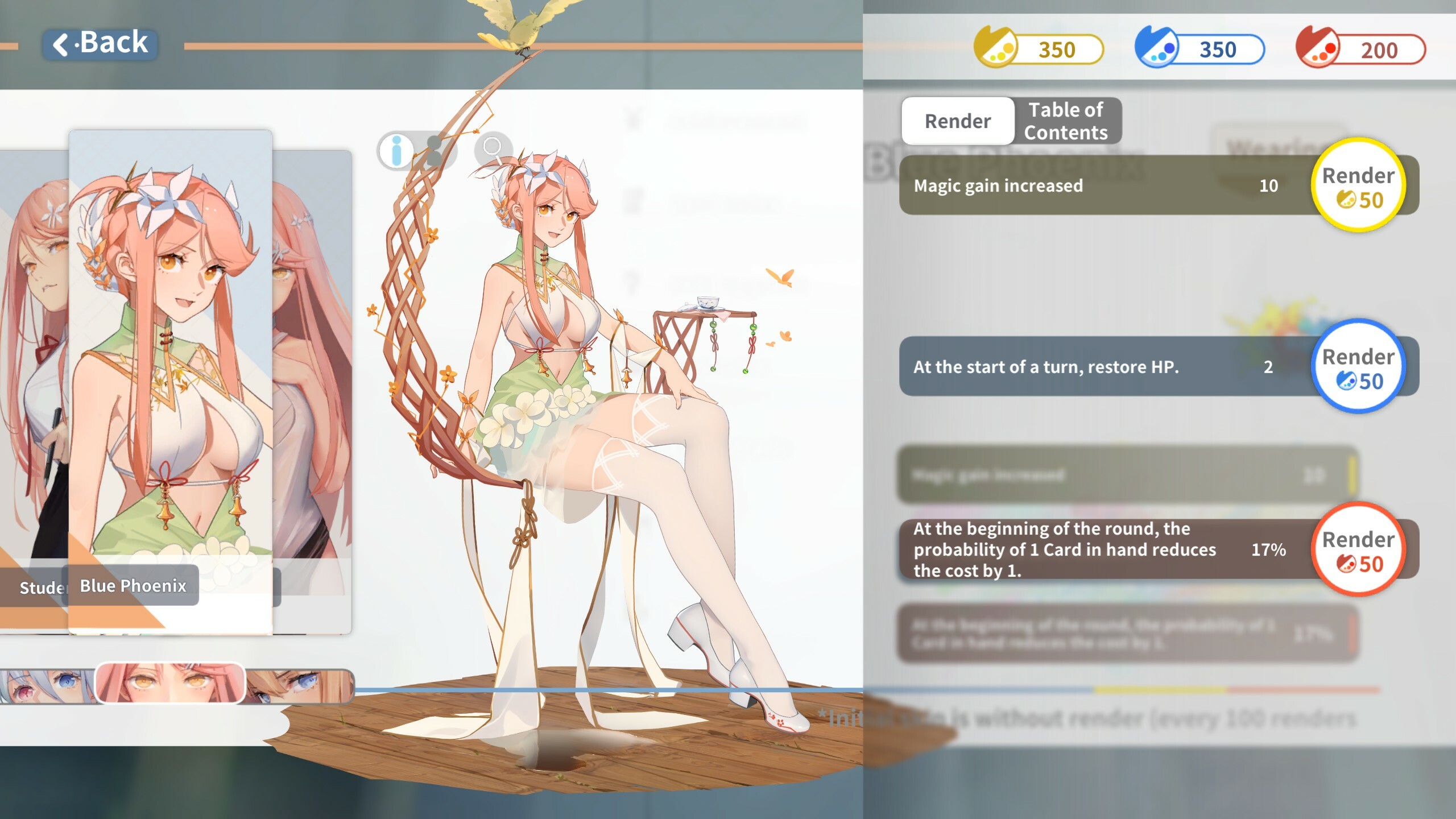Select the restore HP at turn start ability
The width and height of the screenshot is (1456, 819).
pos(1109,367)
